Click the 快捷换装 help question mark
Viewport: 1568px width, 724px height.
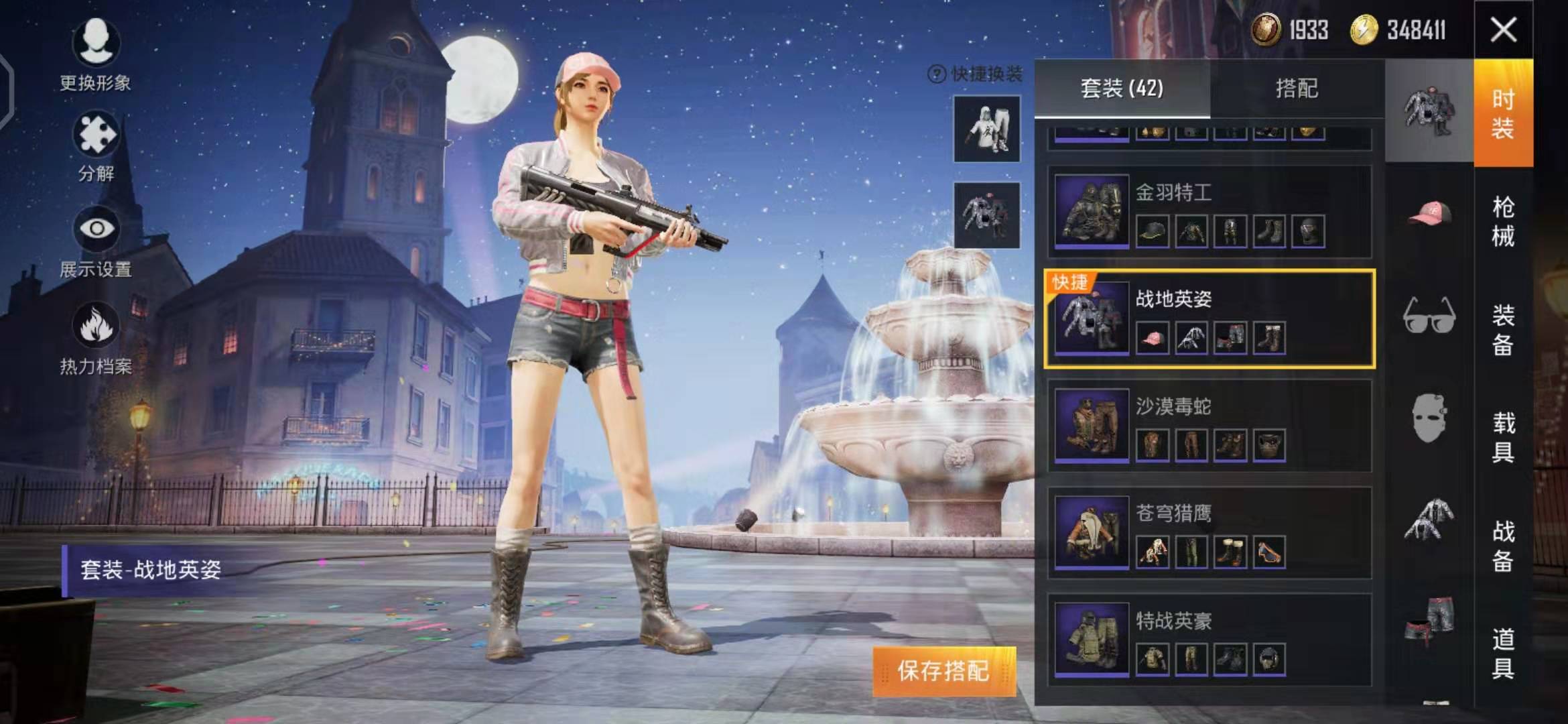pyautogui.click(x=936, y=74)
